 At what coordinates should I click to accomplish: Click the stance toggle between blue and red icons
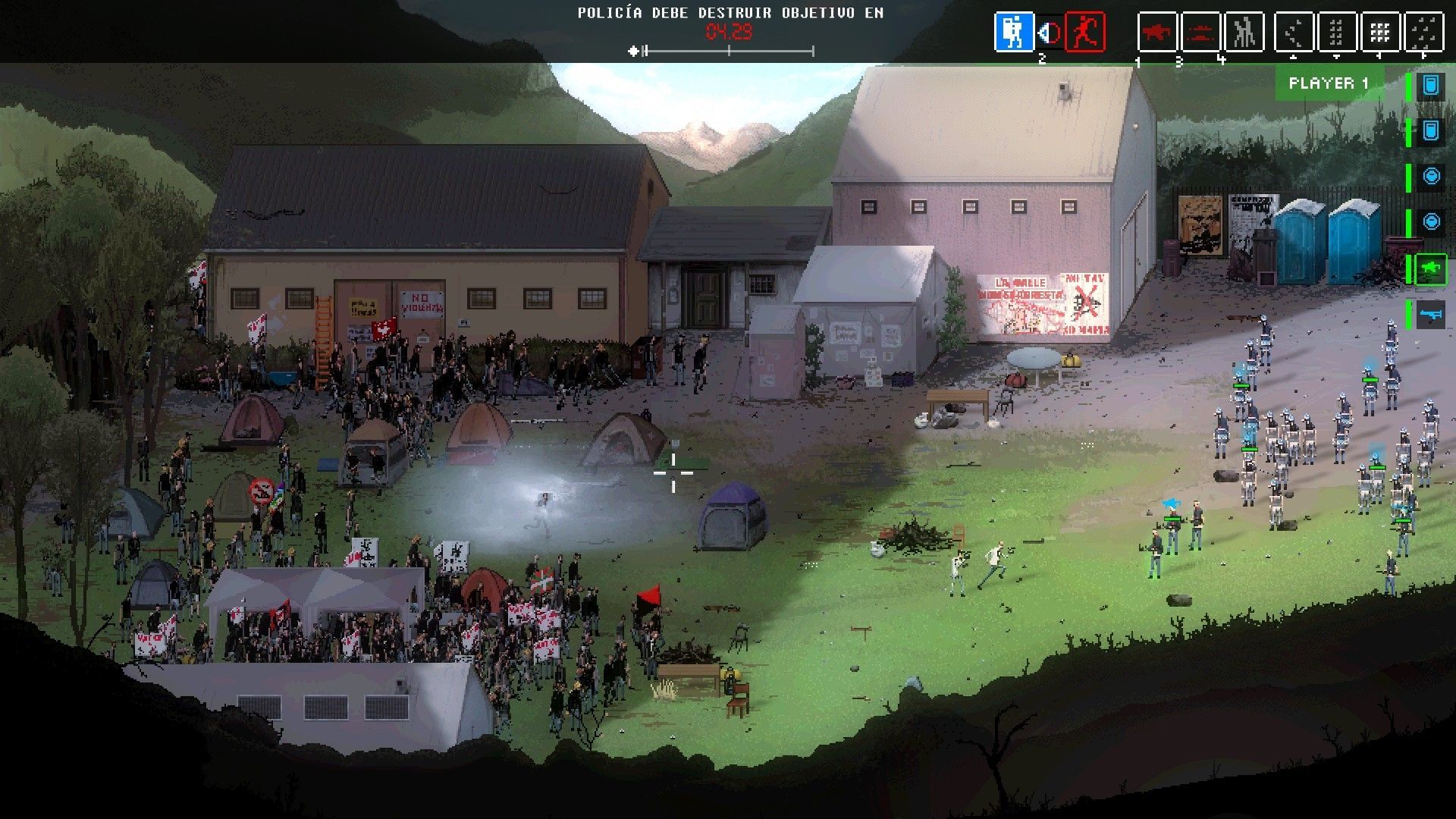(x=1050, y=33)
